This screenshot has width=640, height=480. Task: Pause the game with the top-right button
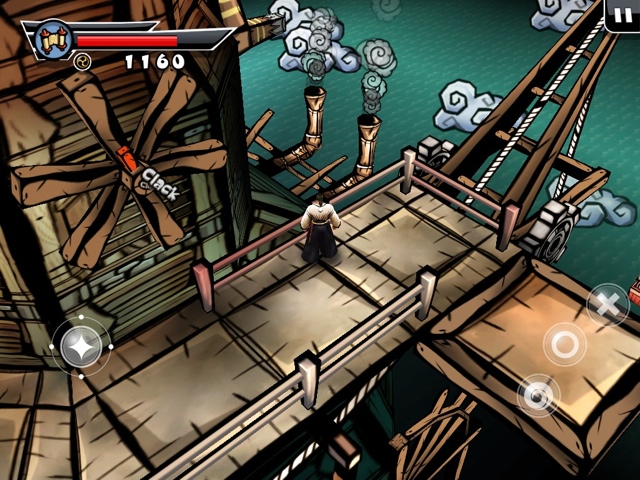pos(622,15)
